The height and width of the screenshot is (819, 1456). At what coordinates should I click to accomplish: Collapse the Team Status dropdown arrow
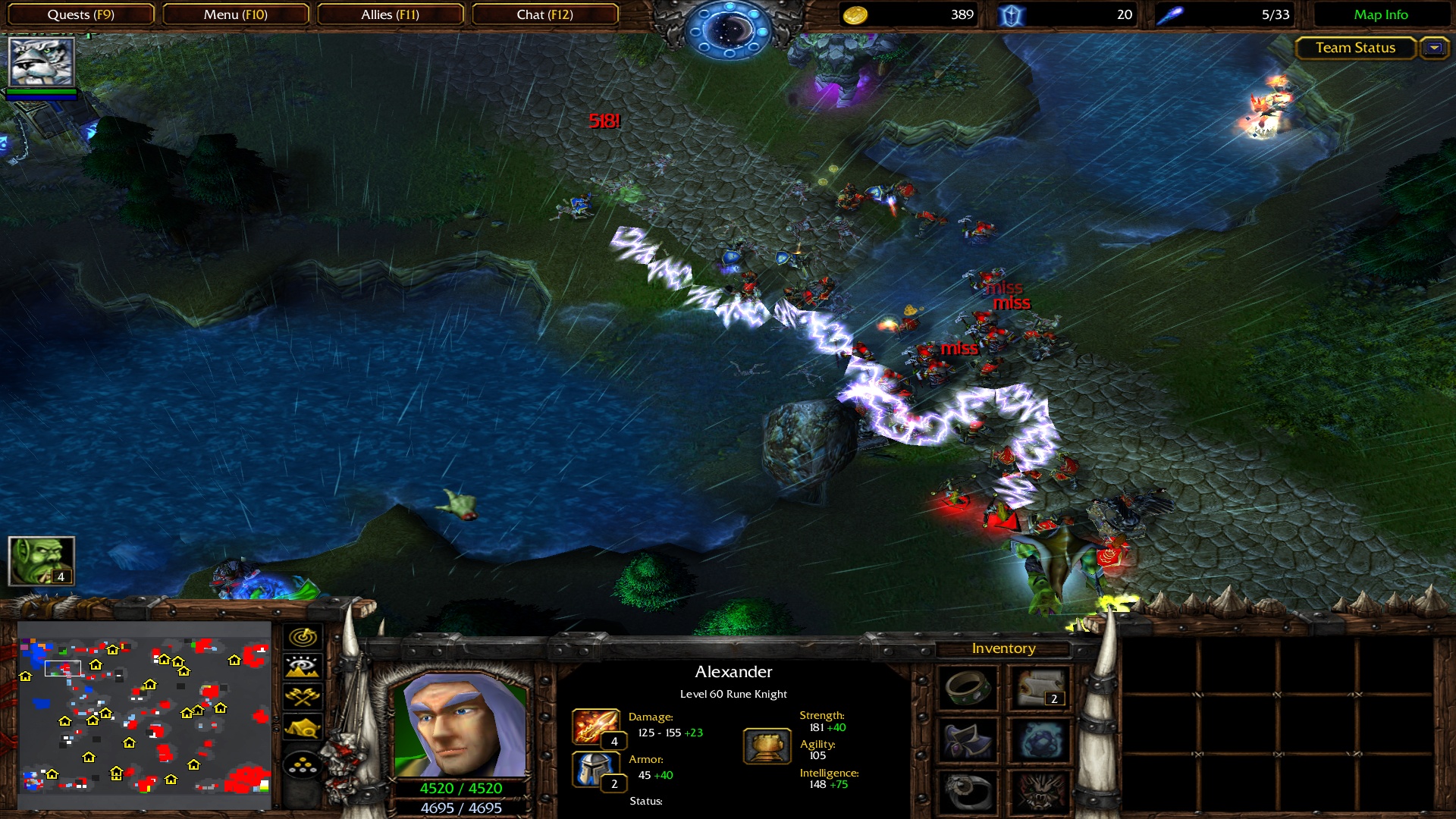[x=1434, y=48]
